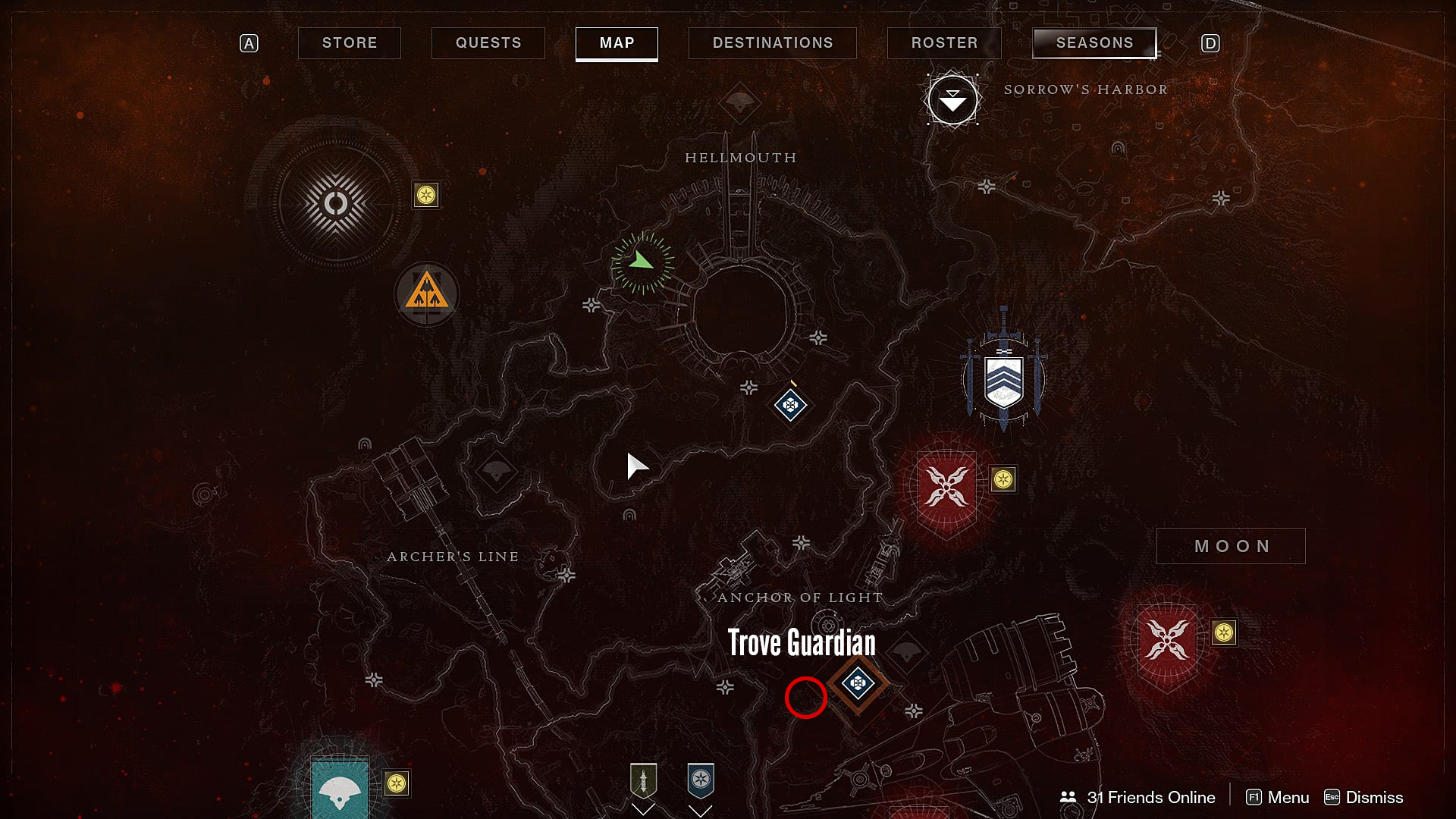This screenshot has width=1456, height=819.
Task: Switch to the STORE tab
Action: tap(349, 42)
